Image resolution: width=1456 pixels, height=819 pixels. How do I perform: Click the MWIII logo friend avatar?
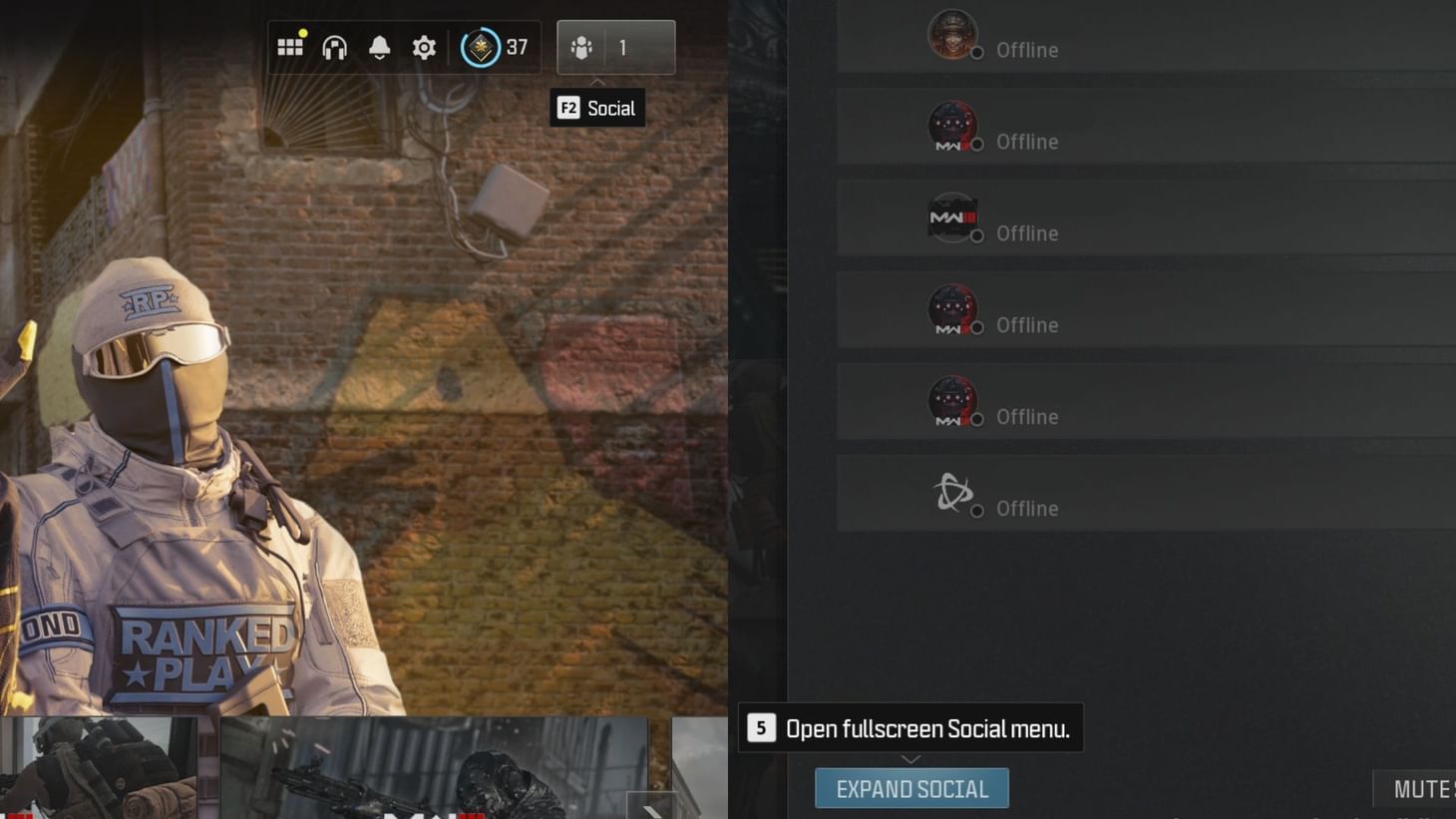click(952, 217)
